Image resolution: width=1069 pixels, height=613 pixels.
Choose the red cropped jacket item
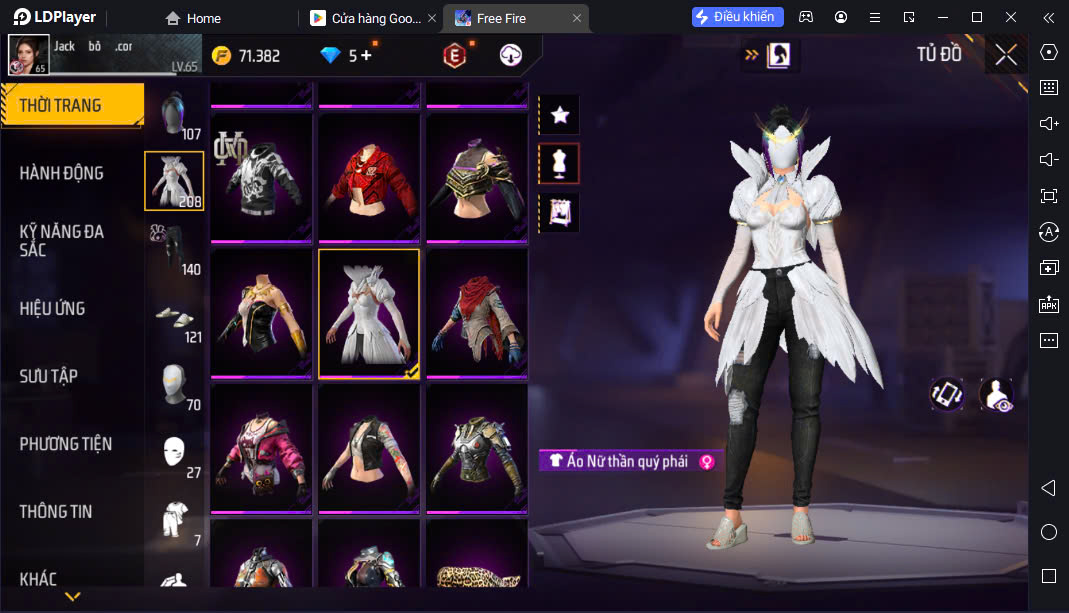click(x=369, y=176)
